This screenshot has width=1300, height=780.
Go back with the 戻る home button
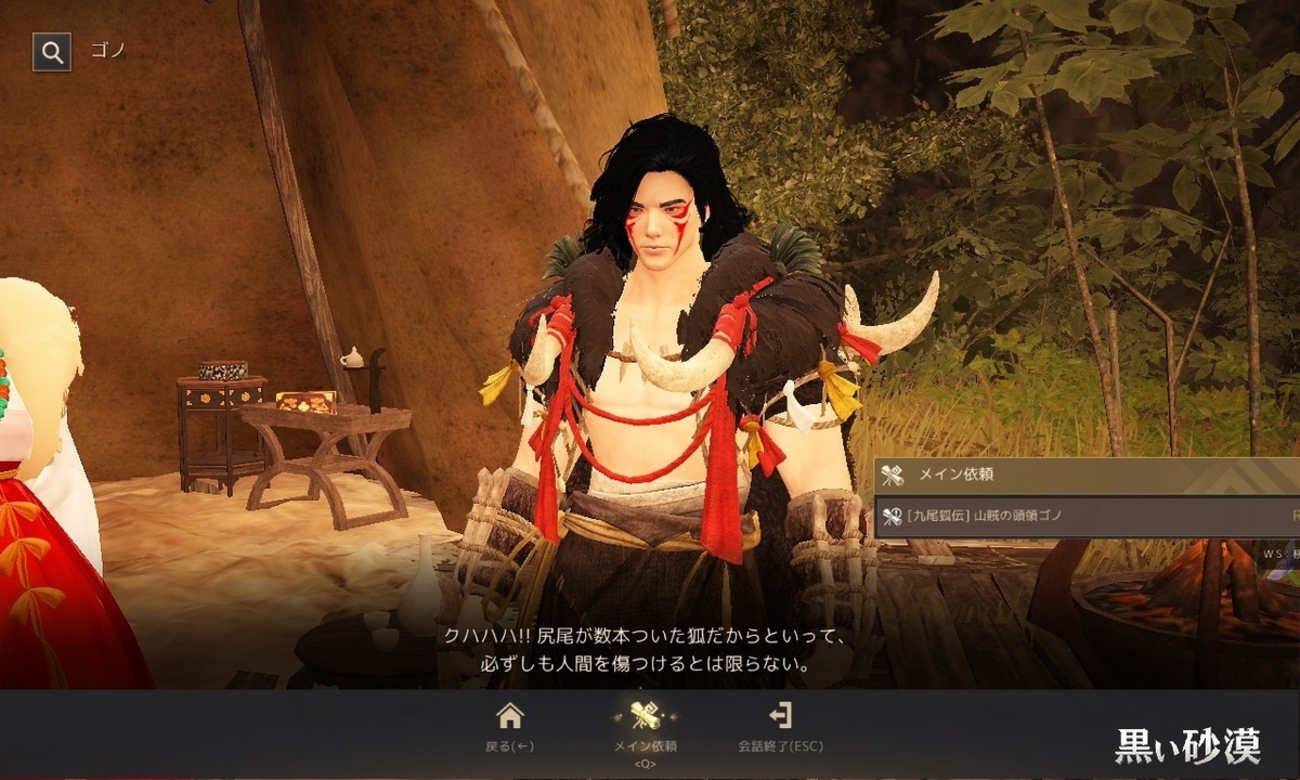510,726
